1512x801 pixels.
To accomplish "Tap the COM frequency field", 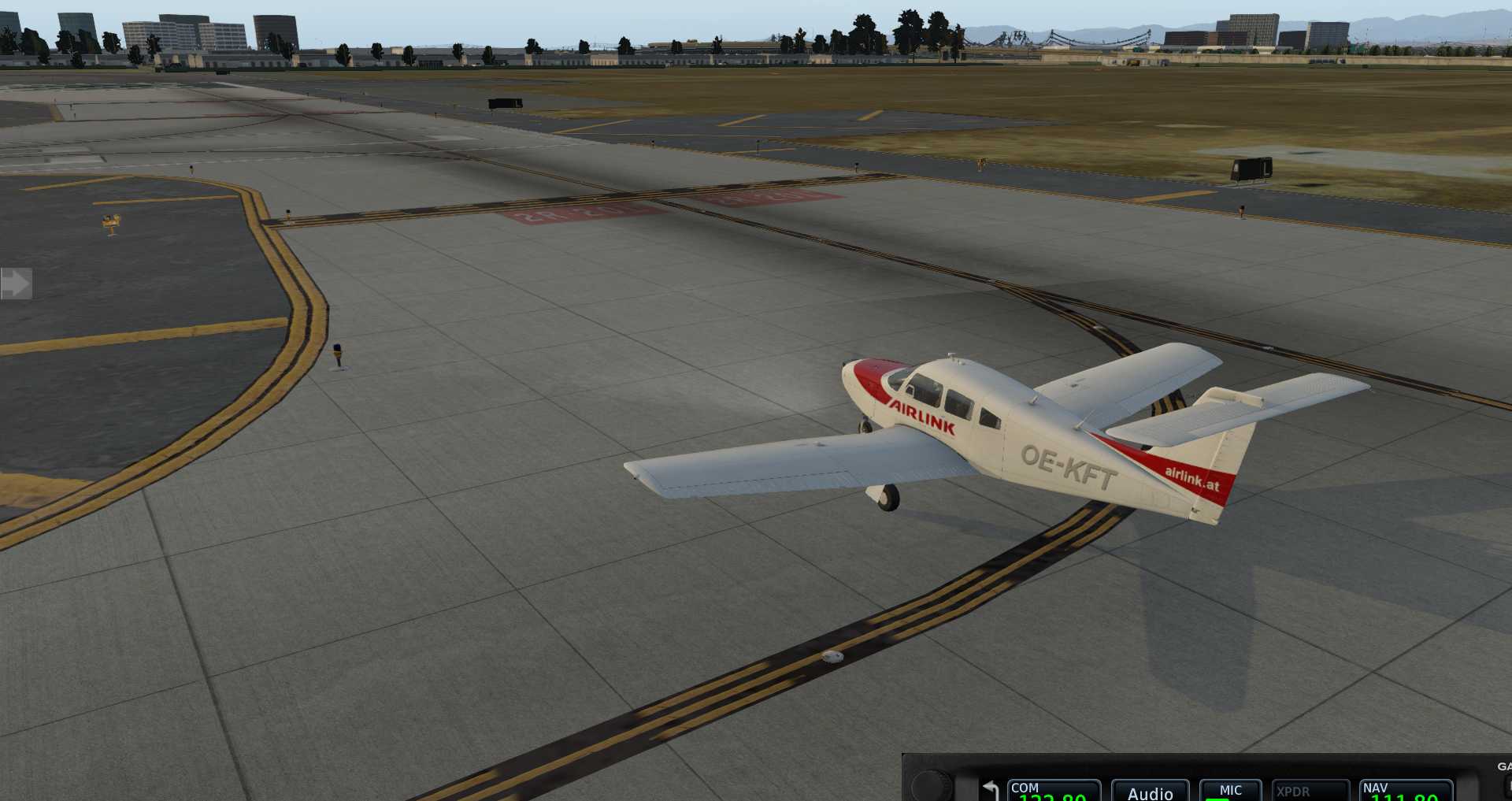I will point(1053,791).
